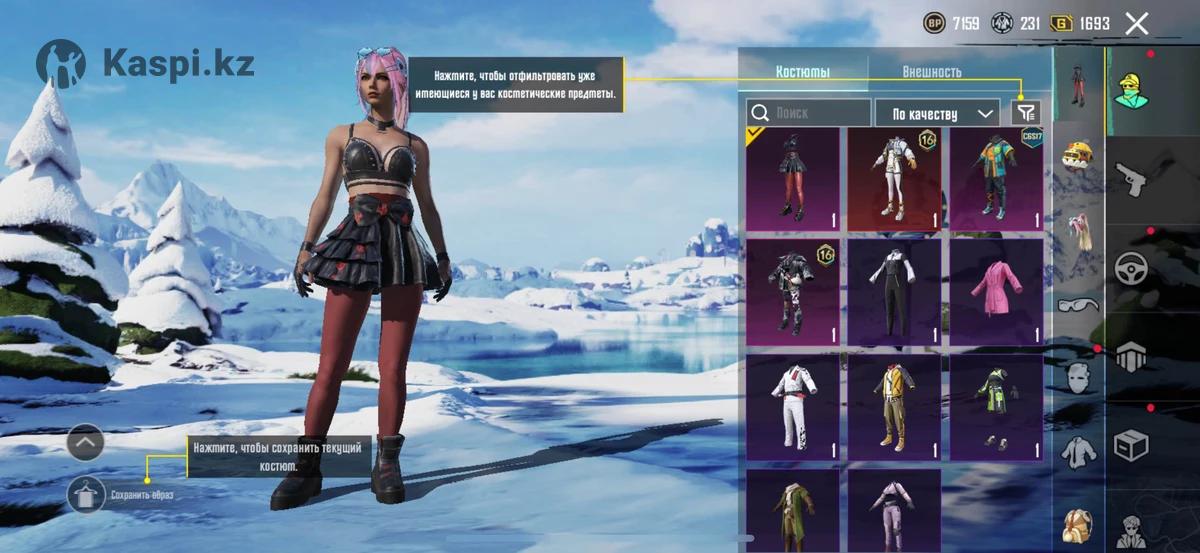Tap the Сохранить образ hanger button
This screenshot has width=1200, height=553.
(x=86, y=494)
